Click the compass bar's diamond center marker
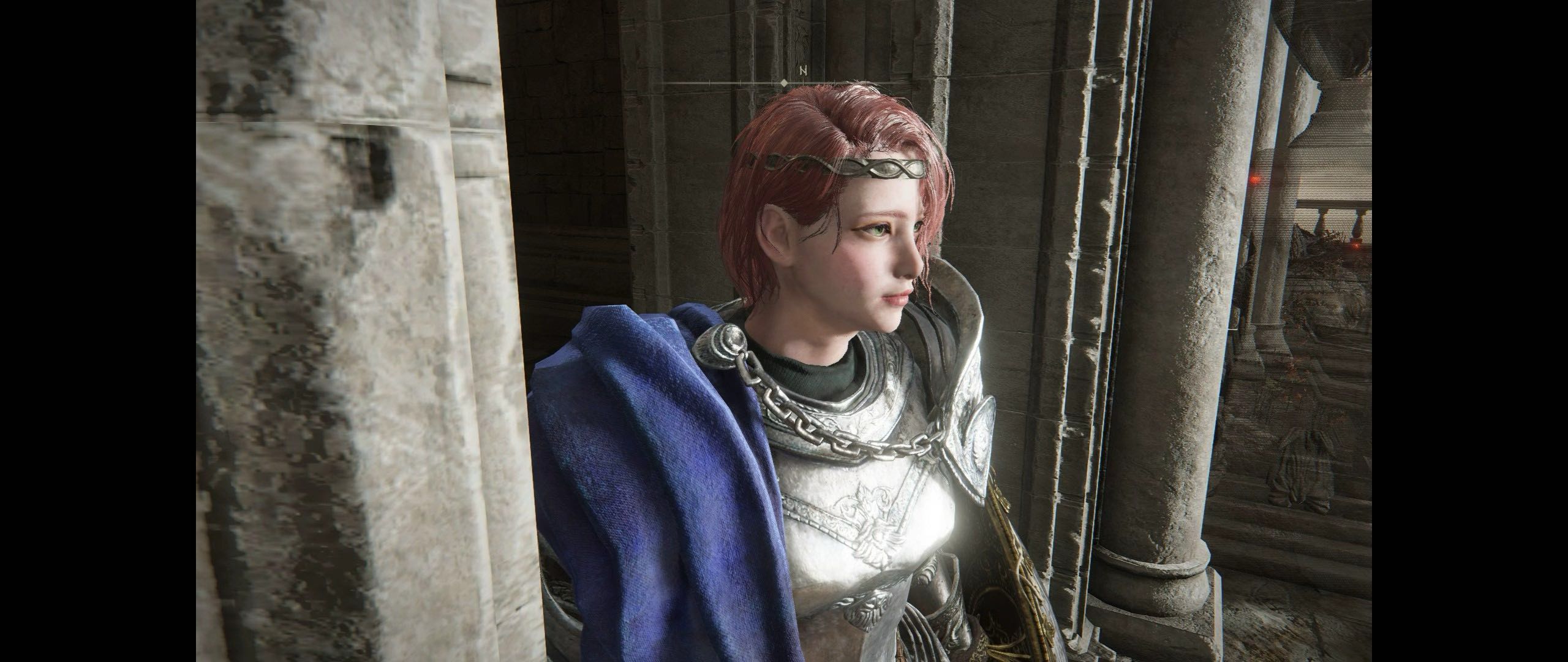This screenshot has width=1568, height=662. 785,82
